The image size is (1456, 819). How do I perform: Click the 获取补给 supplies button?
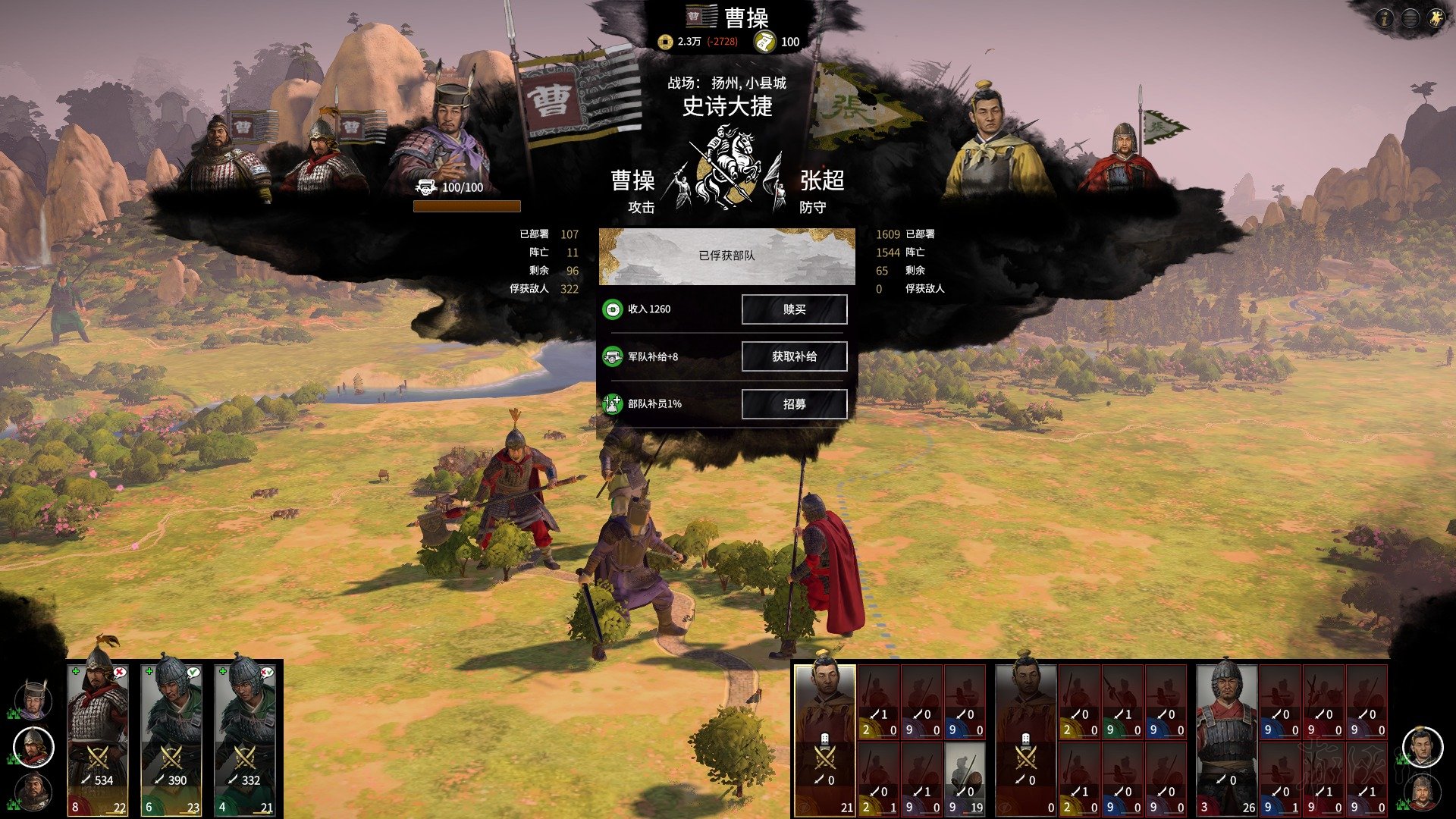pyautogui.click(x=794, y=356)
